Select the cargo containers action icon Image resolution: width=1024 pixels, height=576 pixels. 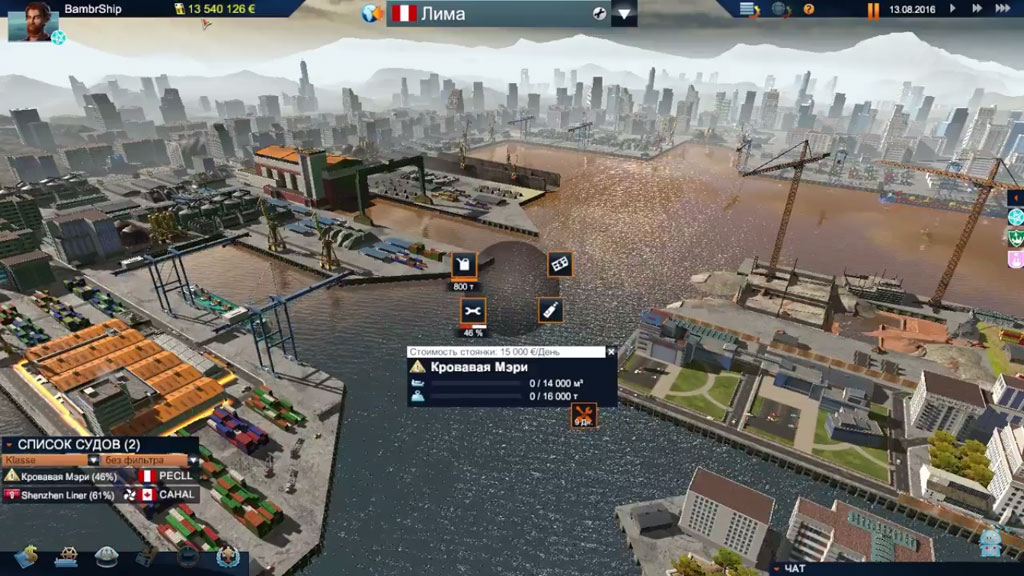[560, 264]
